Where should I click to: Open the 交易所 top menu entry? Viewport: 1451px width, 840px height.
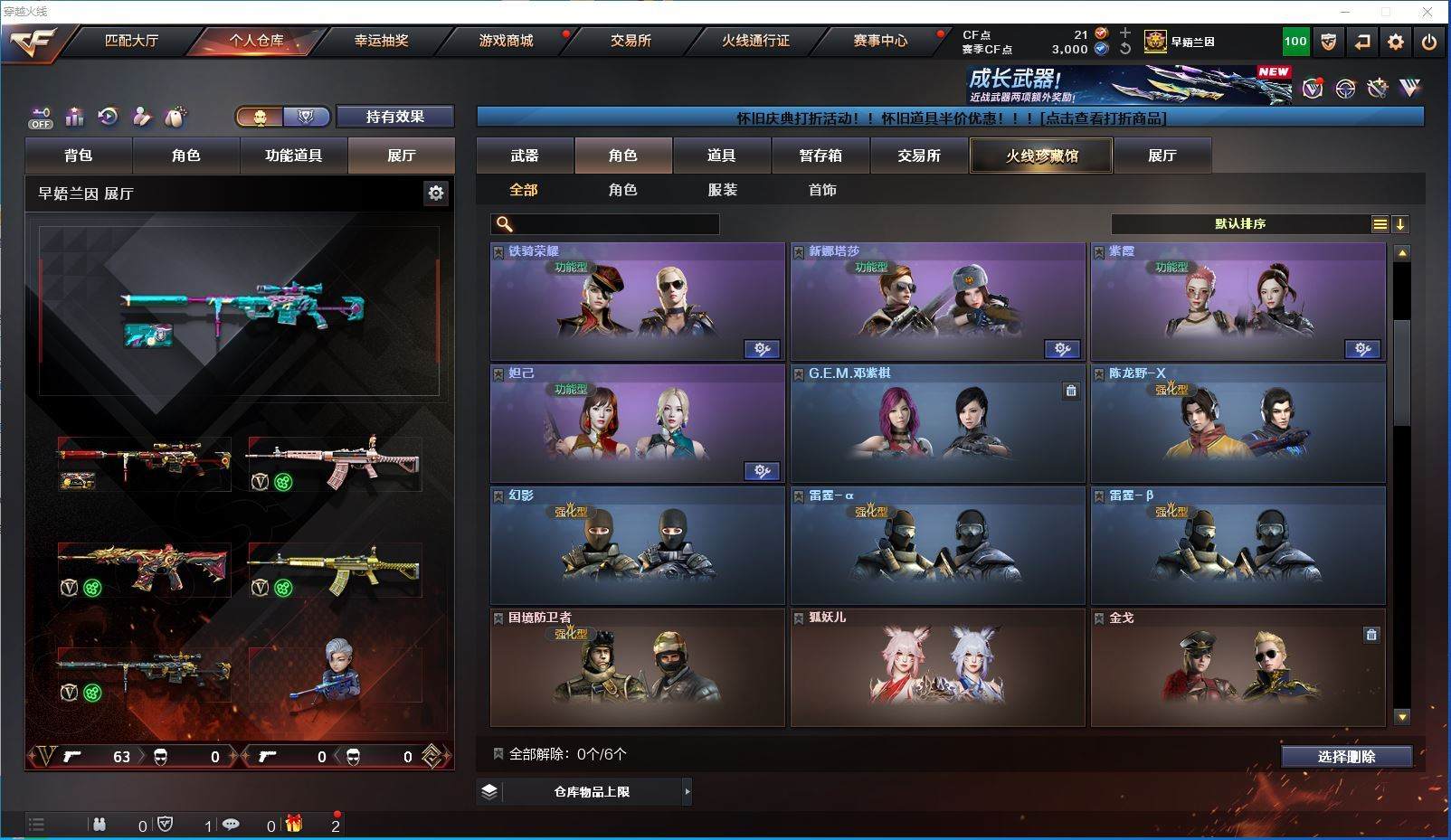[631, 41]
